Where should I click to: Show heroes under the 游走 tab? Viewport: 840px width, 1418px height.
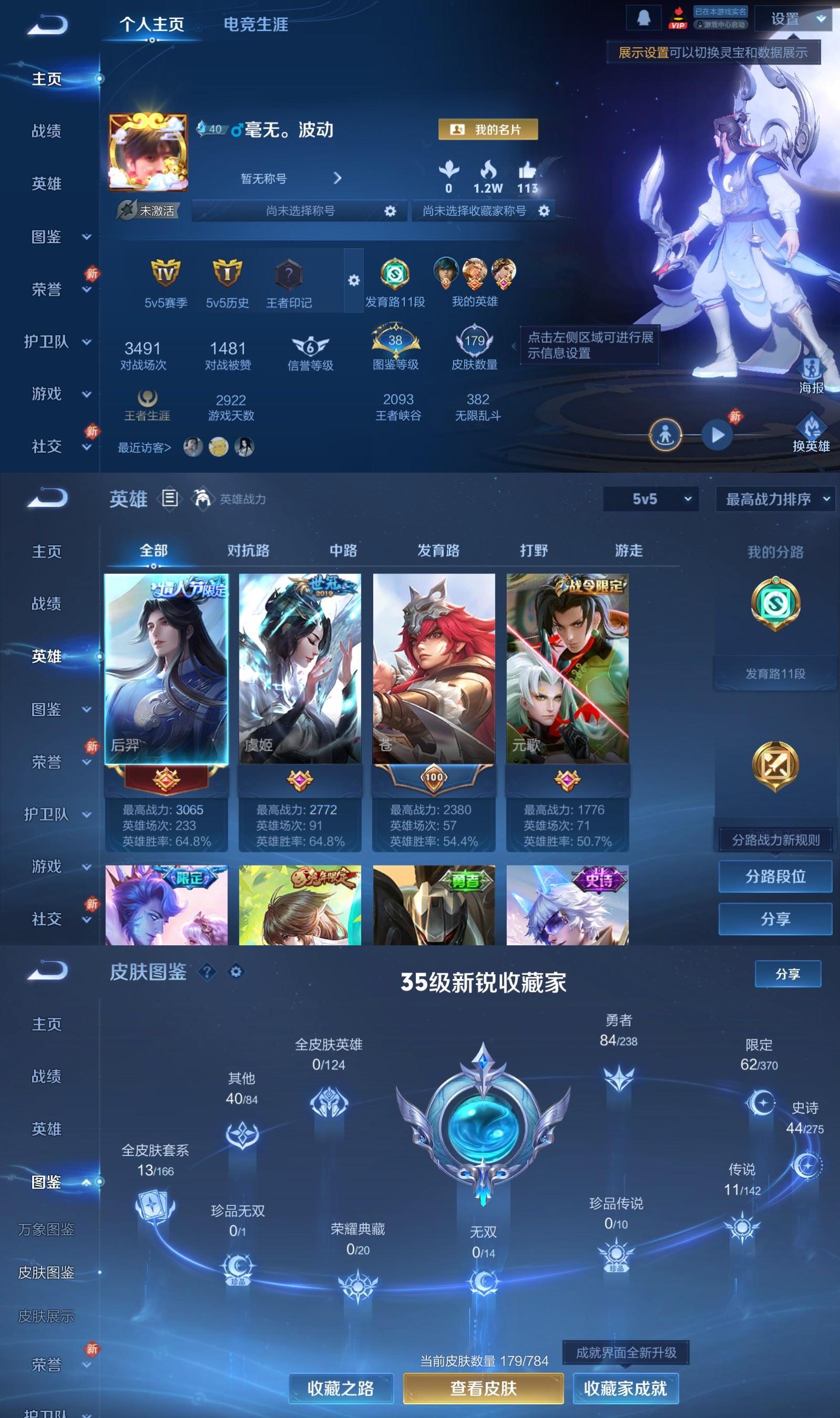629,550
